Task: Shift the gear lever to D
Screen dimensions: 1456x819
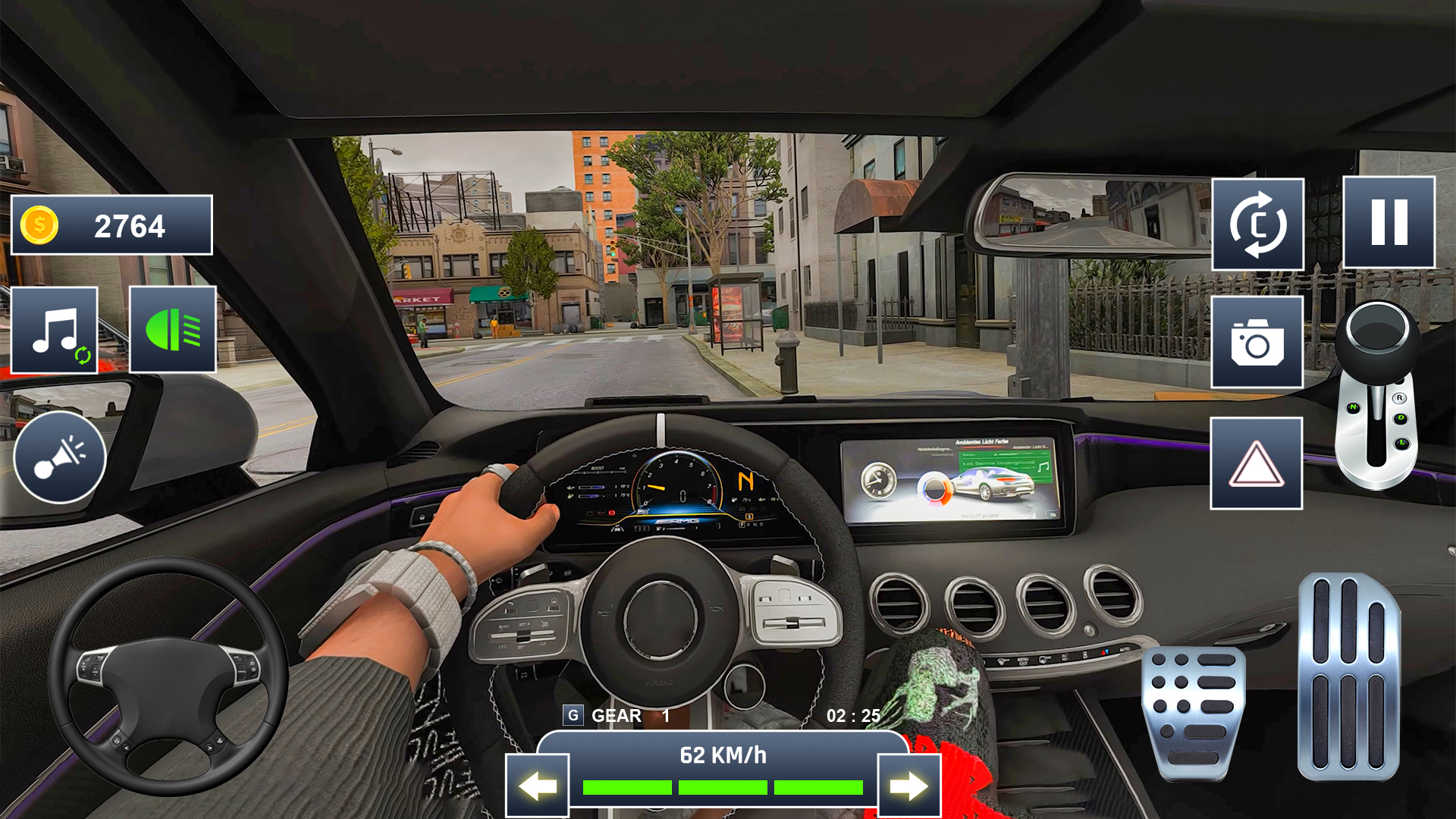Action: (x=1401, y=419)
